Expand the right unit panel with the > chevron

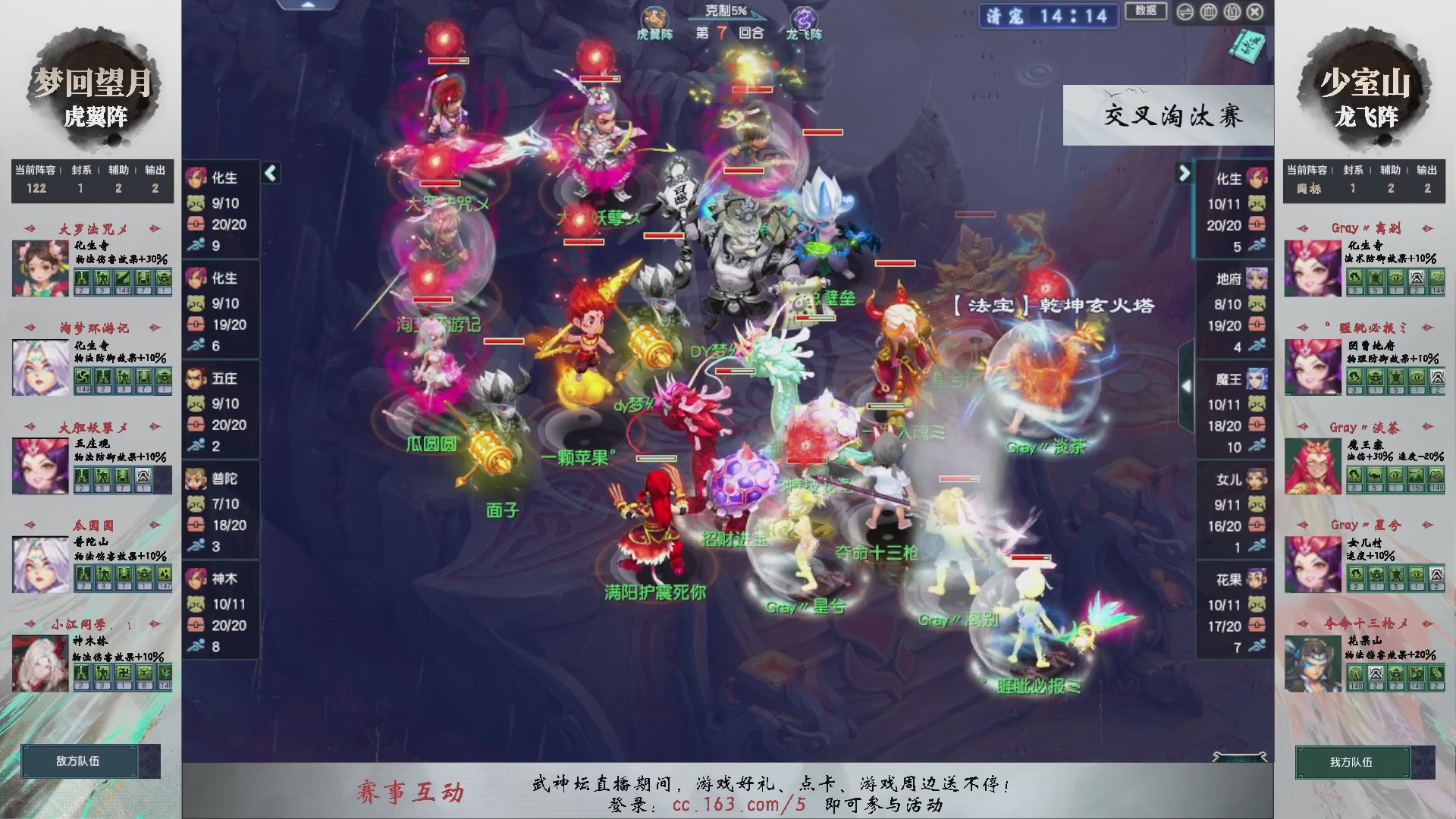pyautogui.click(x=1185, y=173)
